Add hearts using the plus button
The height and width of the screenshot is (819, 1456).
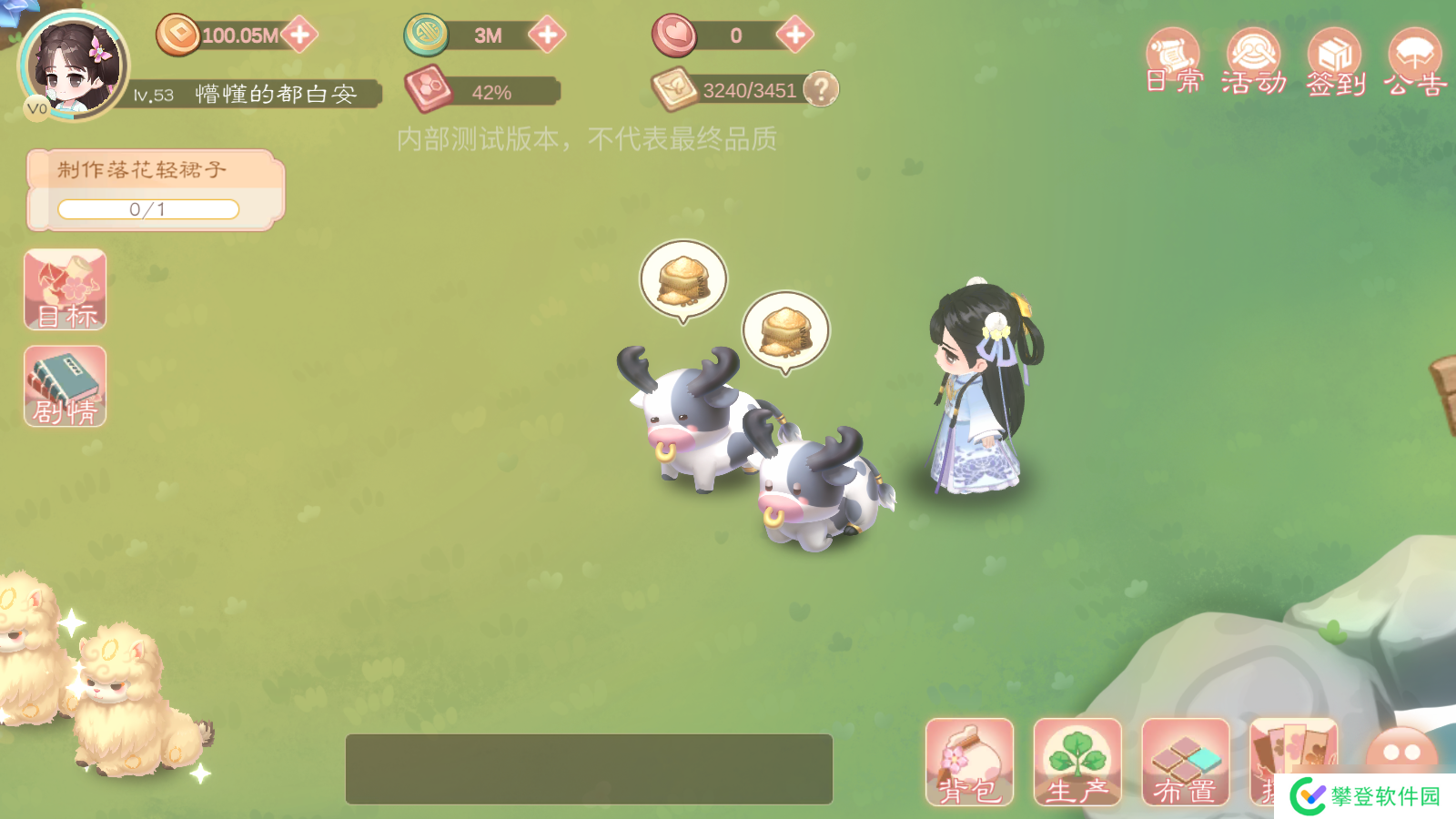pos(794,35)
